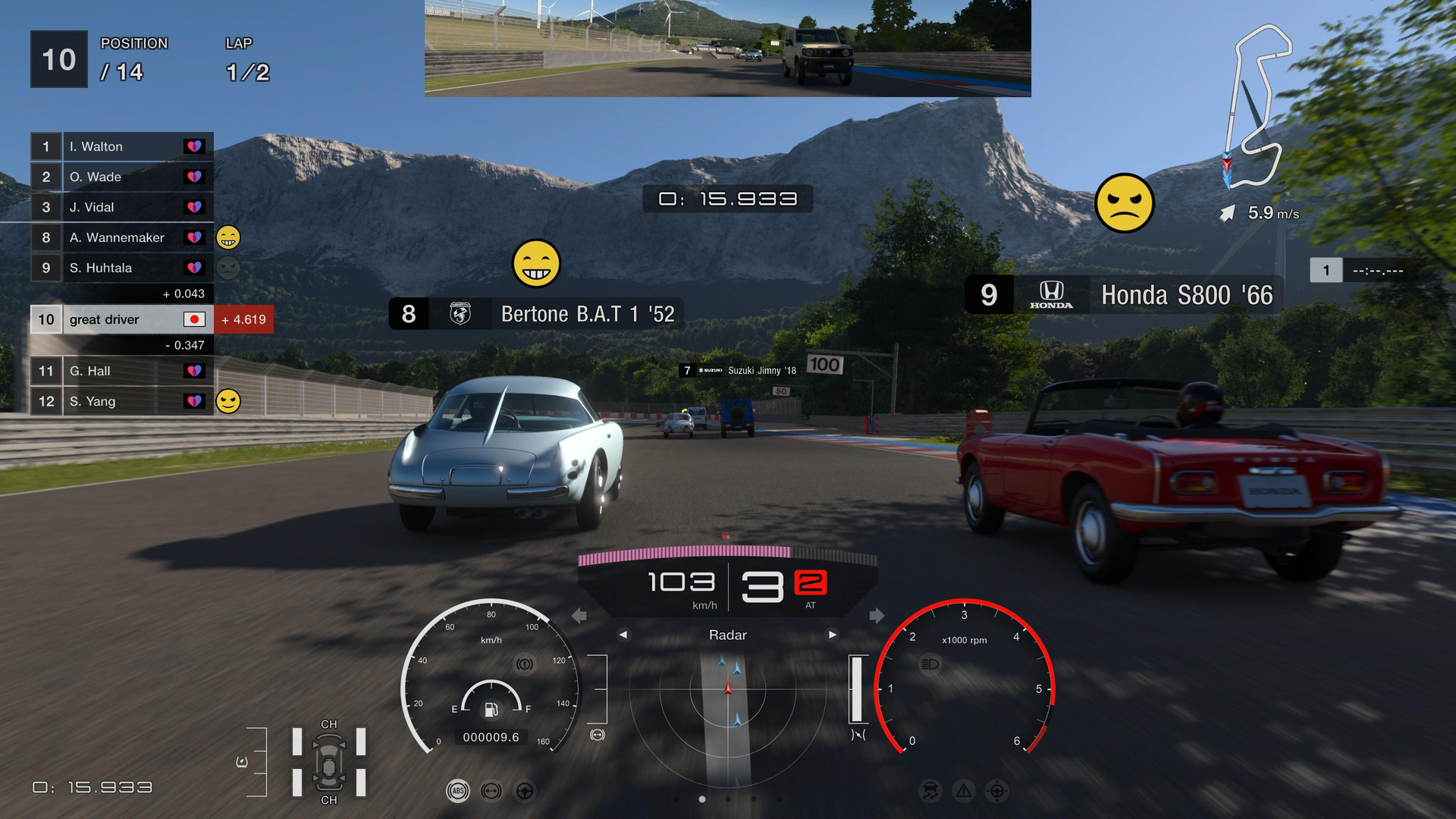The width and height of the screenshot is (1456, 819).
Task: Switch Radar panel to previous display
Action: [623, 635]
